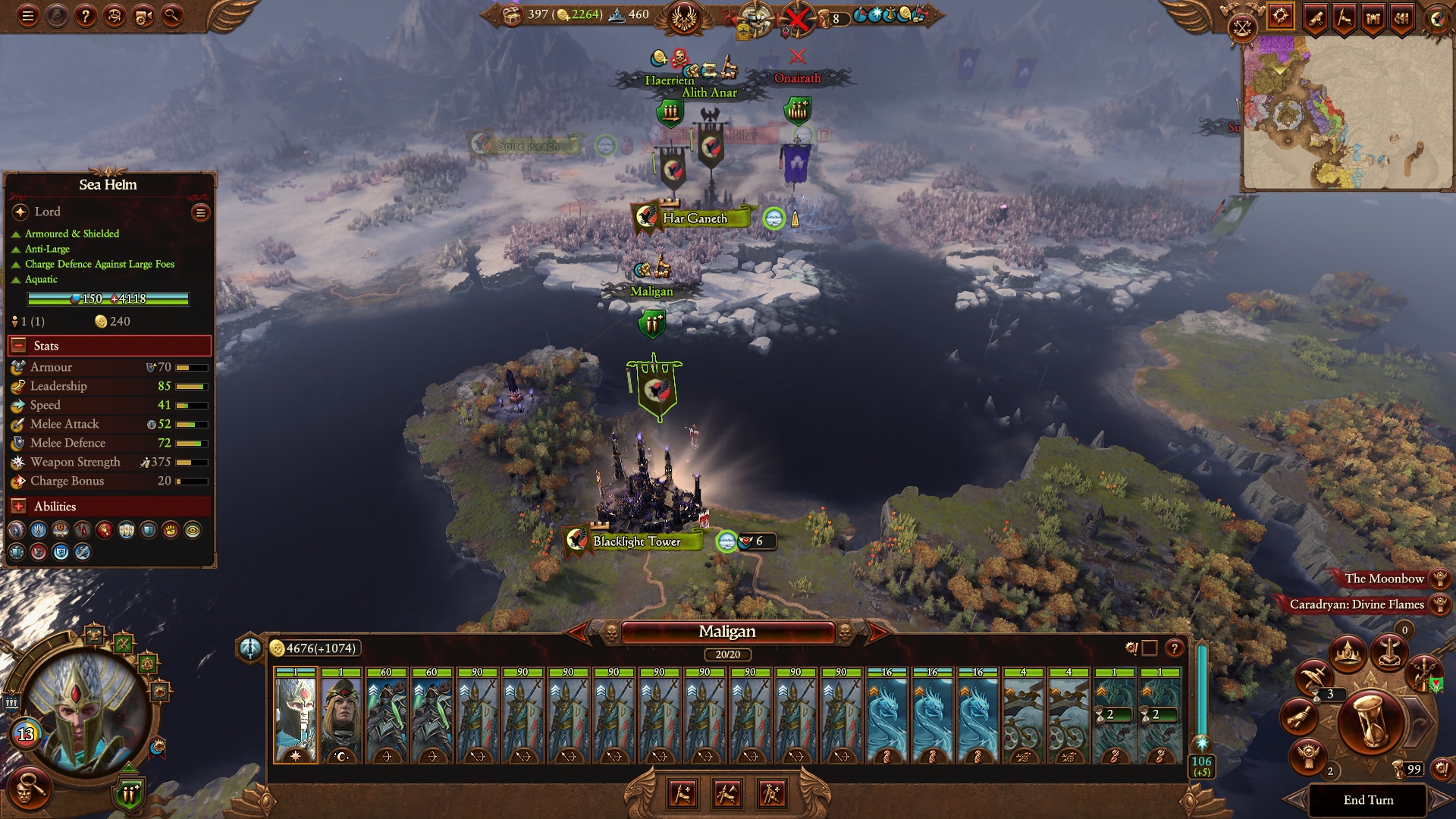Toggle the auto-resolve gear alert icon
Screen dimensions: 1456x819
1131,648
